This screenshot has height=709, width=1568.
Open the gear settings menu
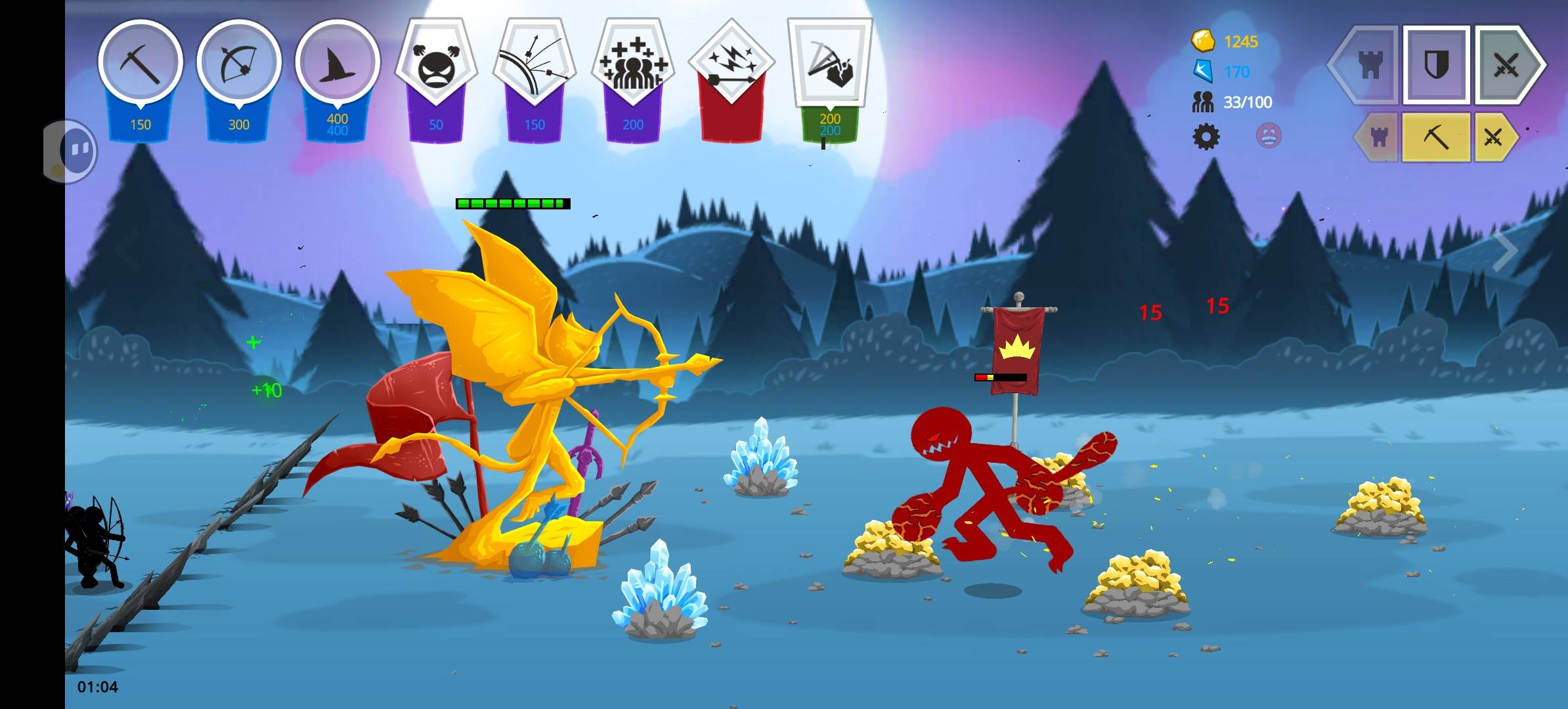pos(1206,137)
